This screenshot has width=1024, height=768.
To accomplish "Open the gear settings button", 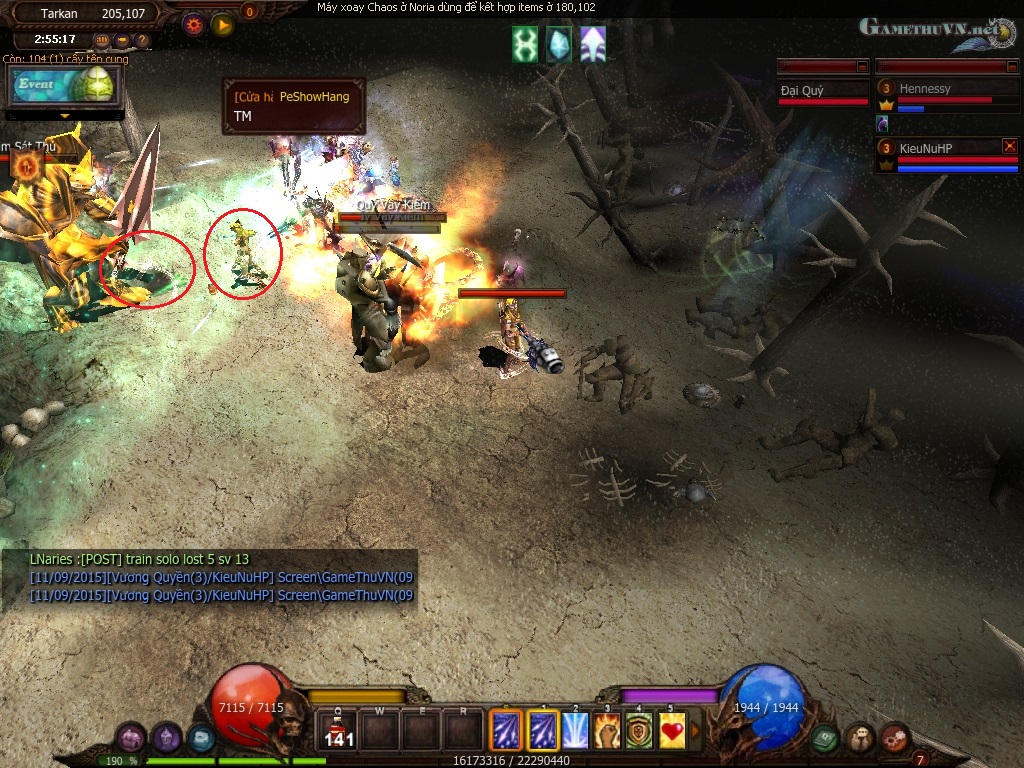I will [194, 24].
